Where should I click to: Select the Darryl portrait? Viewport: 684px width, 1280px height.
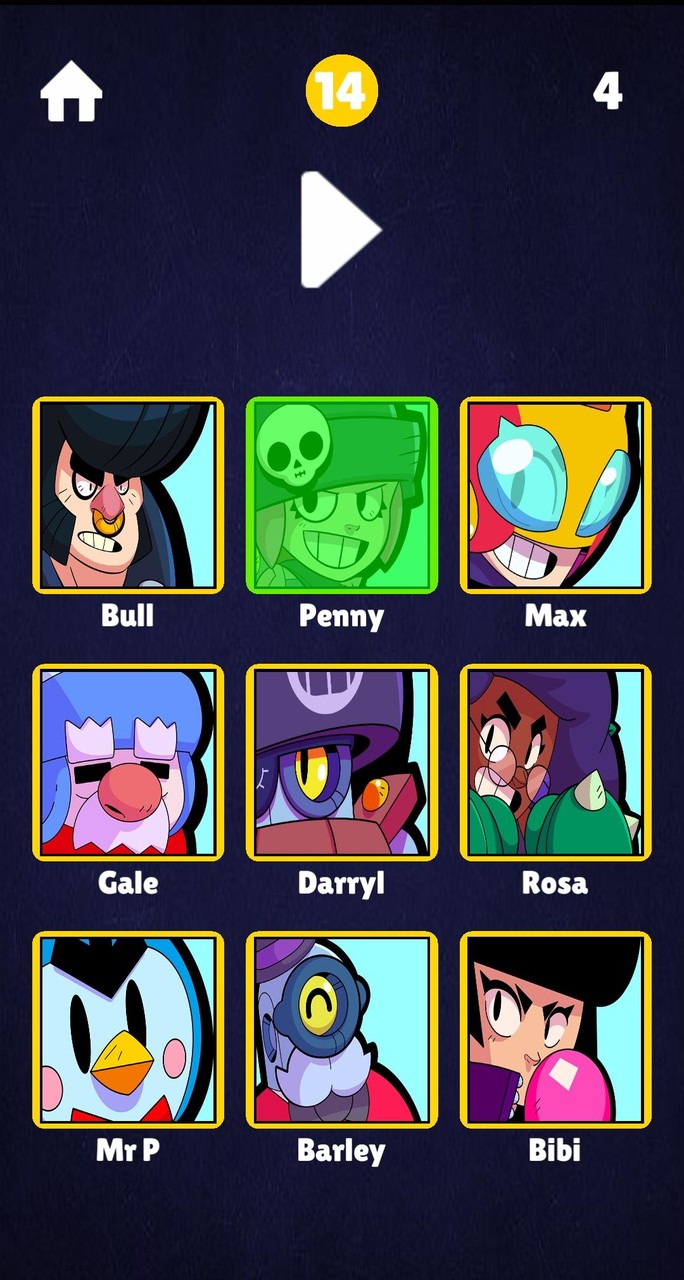click(342, 762)
